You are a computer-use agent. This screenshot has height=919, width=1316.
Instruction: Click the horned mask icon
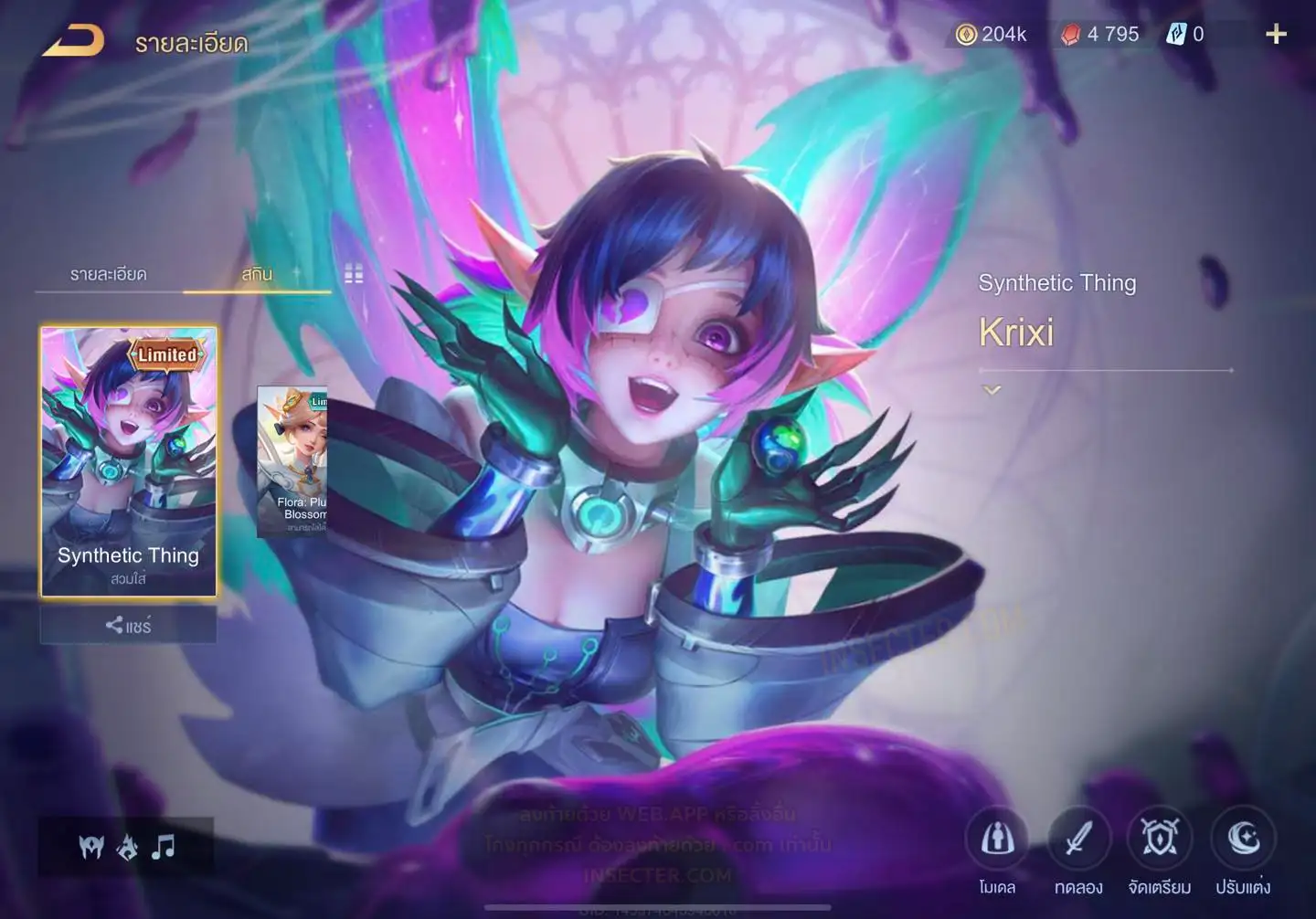point(91,848)
